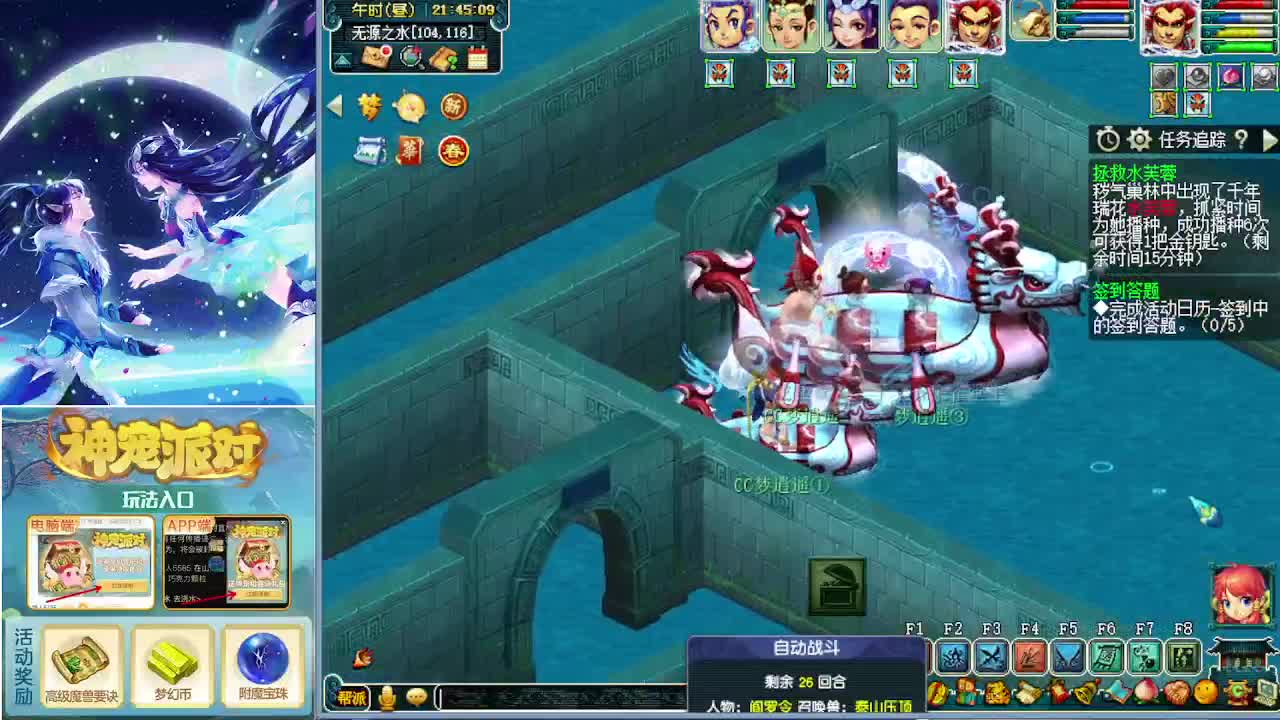The width and height of the screenshot is (1280, 720).
Task: Open the 華 red book icon
Action: click(x=409, y=151)
